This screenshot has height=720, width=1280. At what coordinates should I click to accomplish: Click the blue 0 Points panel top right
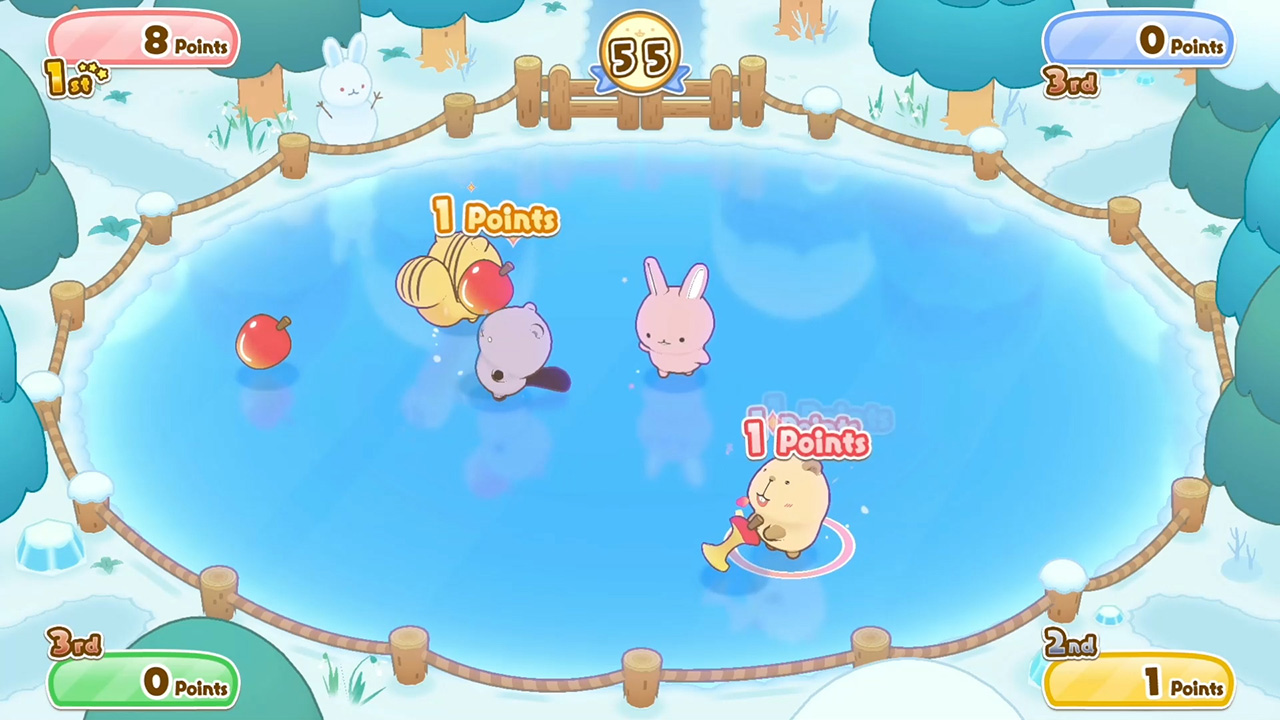pos(1138,42)
